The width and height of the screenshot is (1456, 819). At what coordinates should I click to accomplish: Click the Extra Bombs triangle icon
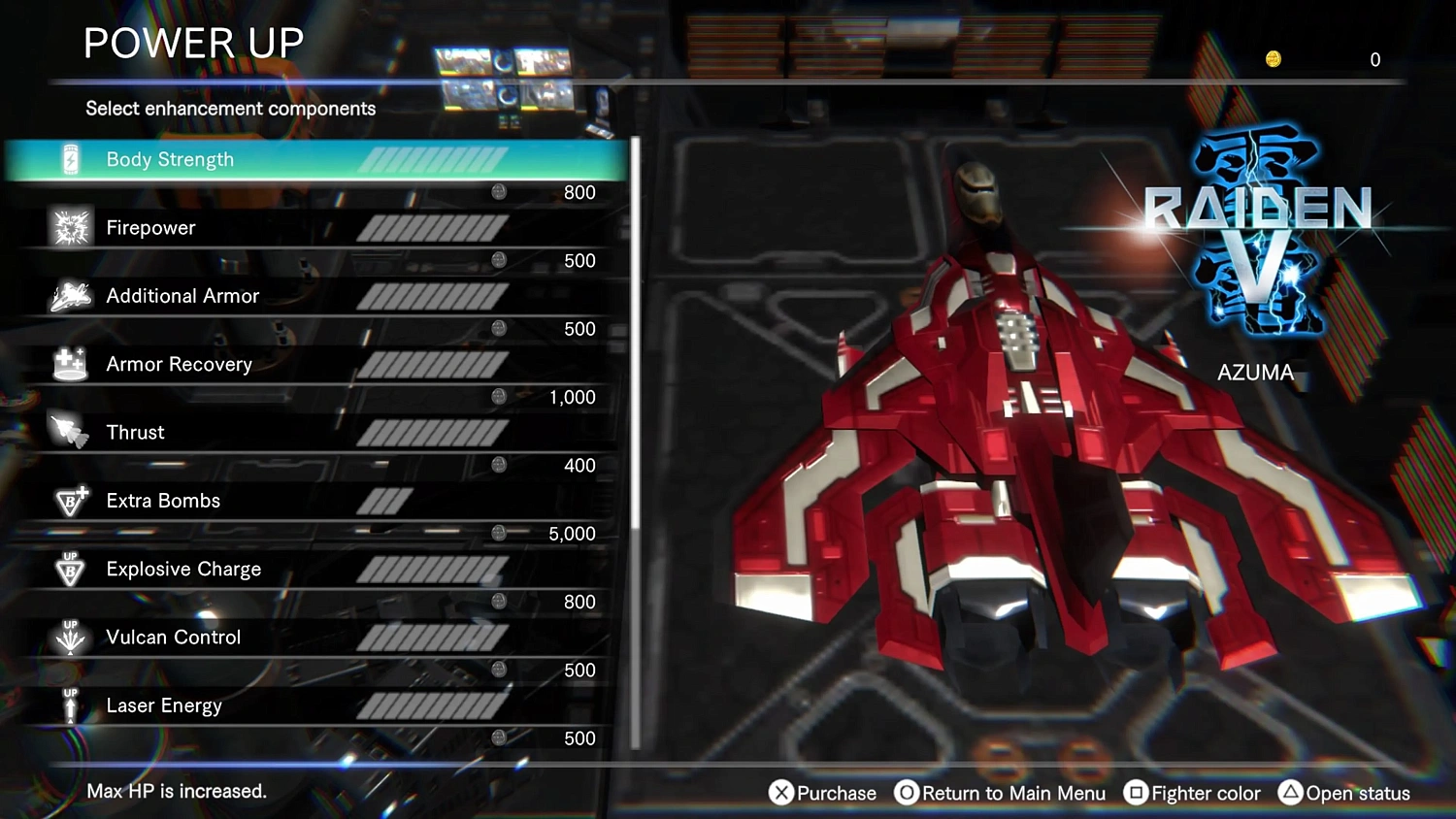[x=69, y=500]
